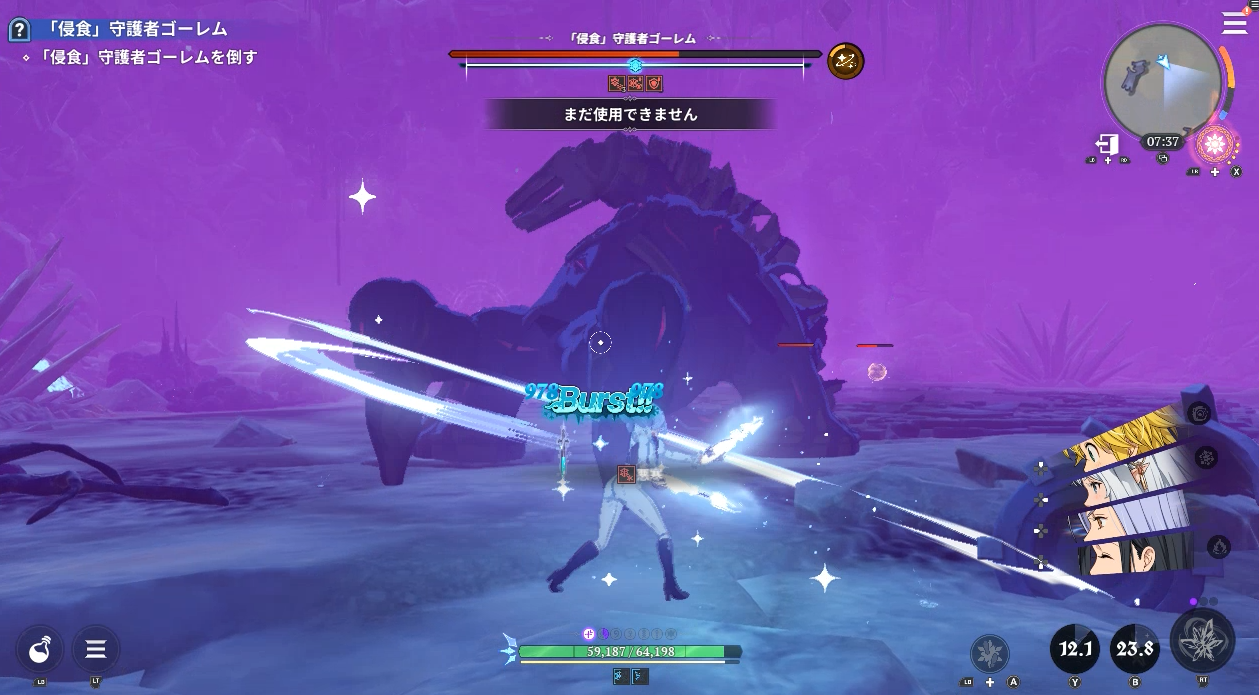Open the three-bar quick menu beside the potion
This screenshot has width=1259, height=695.
(x=96, y=650)
